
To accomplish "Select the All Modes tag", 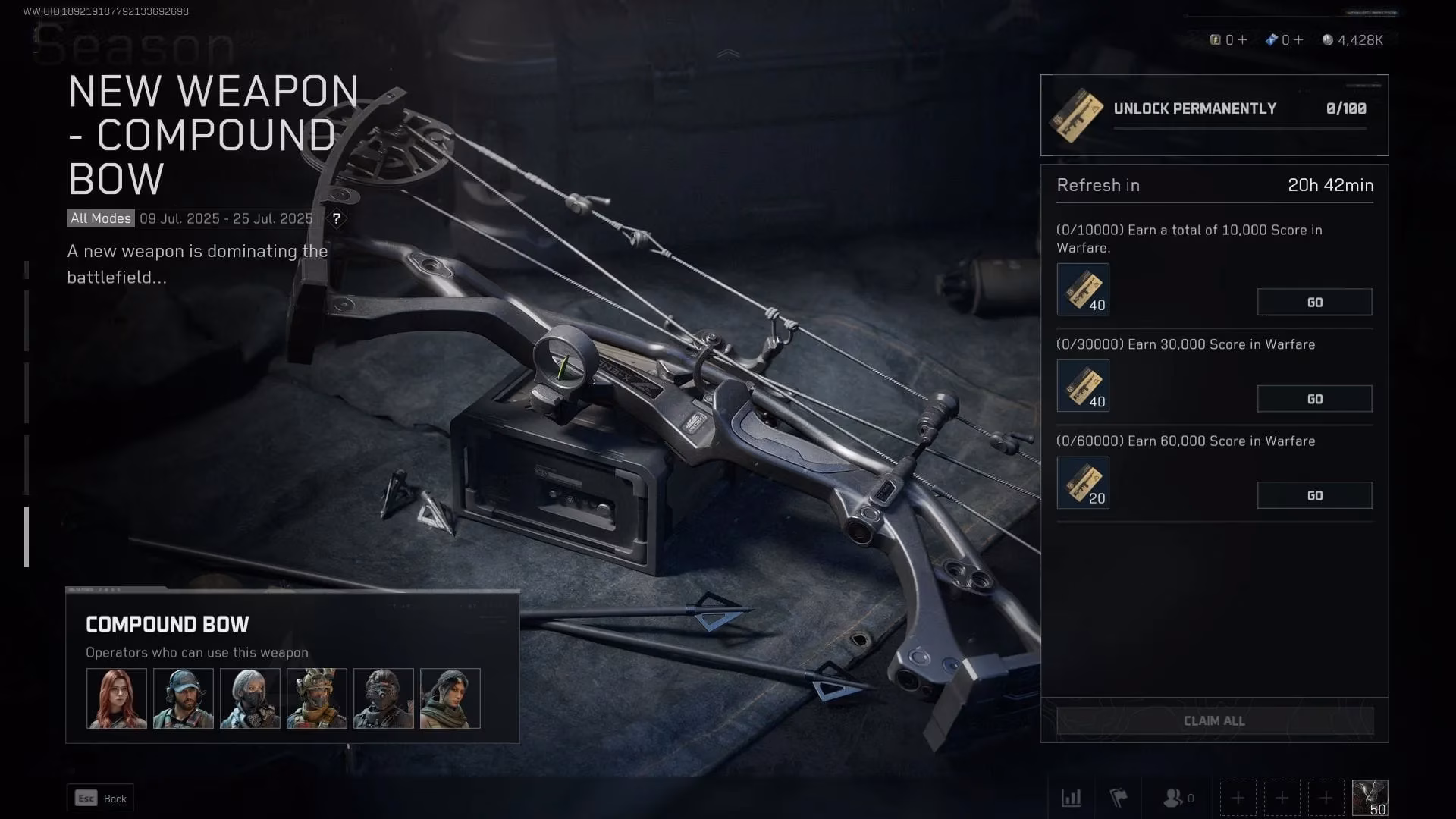I will (x=99, y=218).
